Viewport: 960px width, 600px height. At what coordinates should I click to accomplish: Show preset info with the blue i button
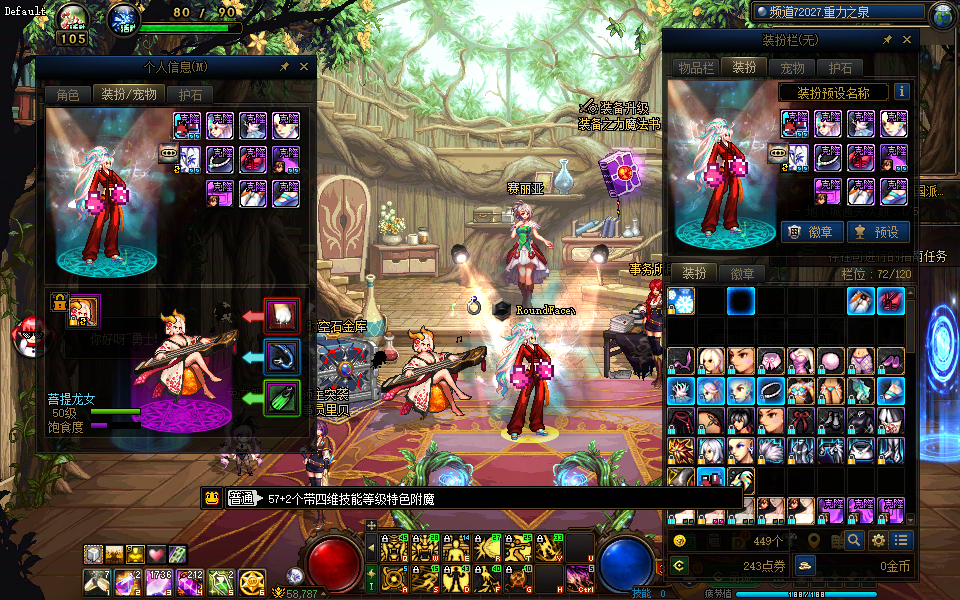(902, 91)
